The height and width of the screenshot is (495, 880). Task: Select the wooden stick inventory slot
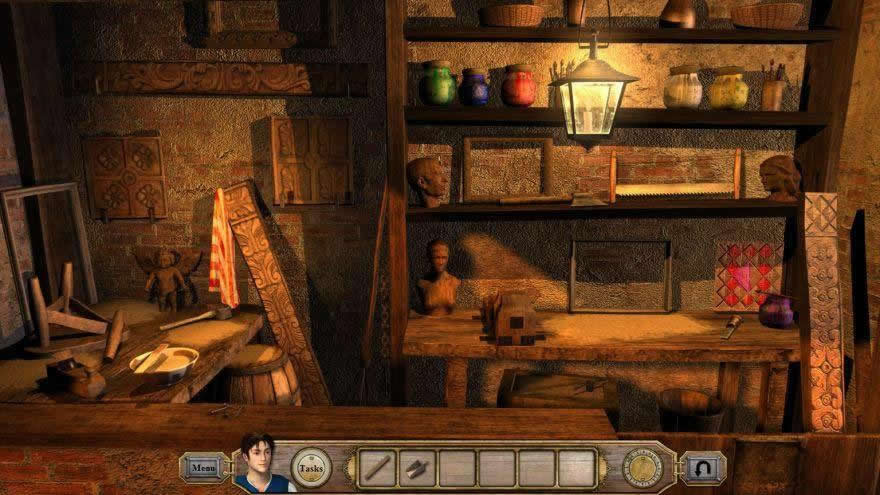pos(378,467)
